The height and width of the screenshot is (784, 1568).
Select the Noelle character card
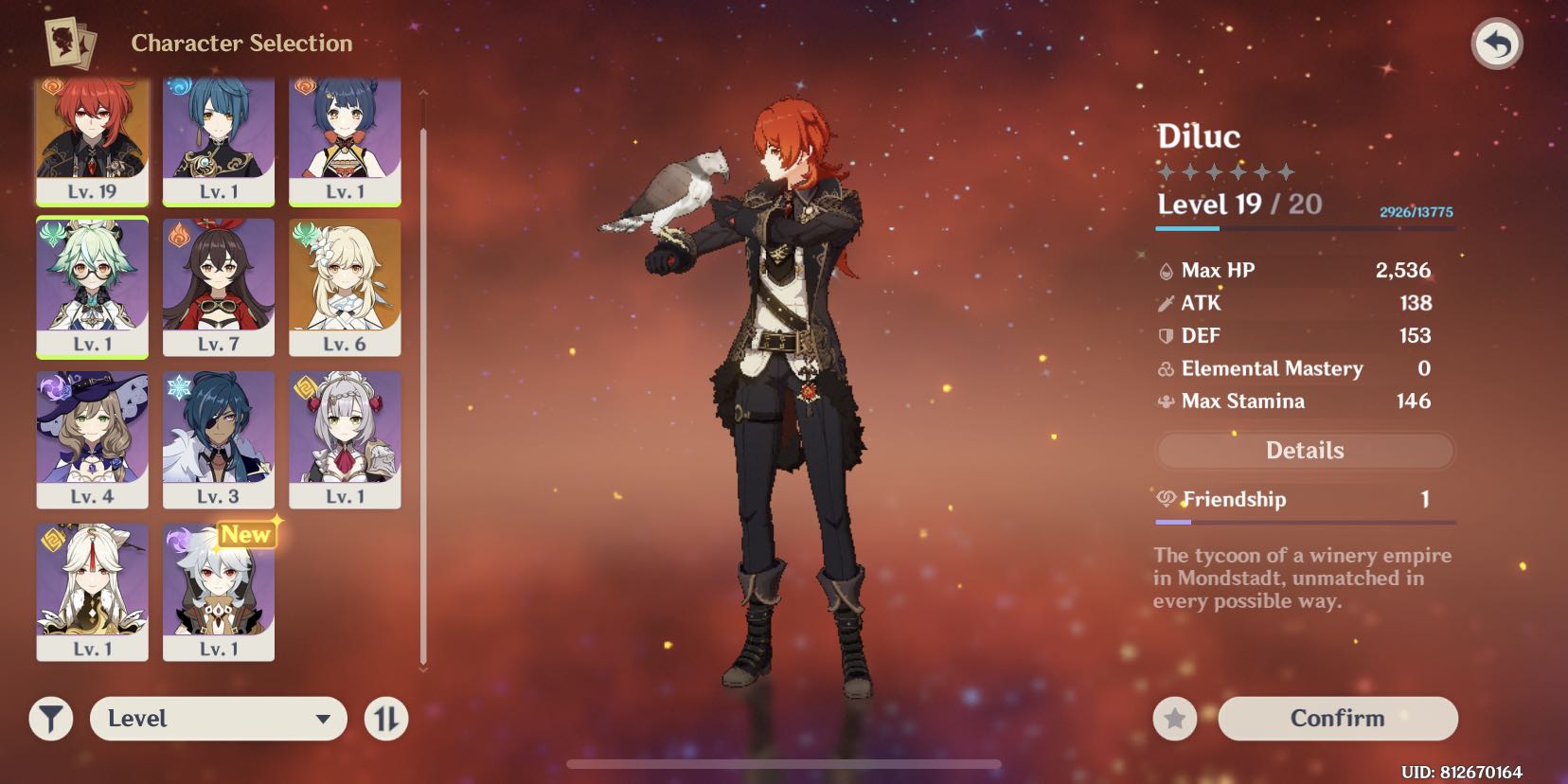point(345,439)
